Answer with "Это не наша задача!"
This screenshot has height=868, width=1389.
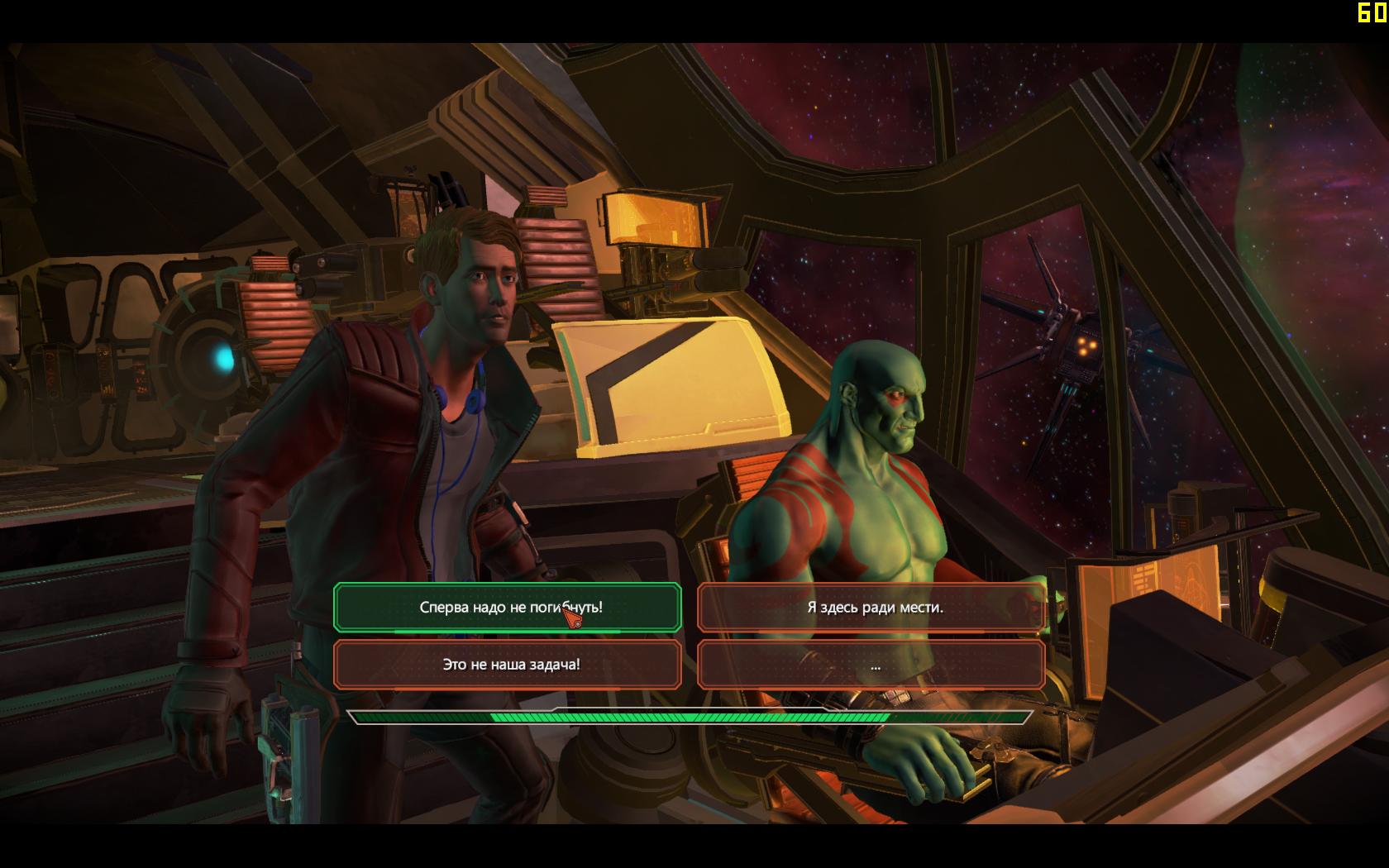507,665
